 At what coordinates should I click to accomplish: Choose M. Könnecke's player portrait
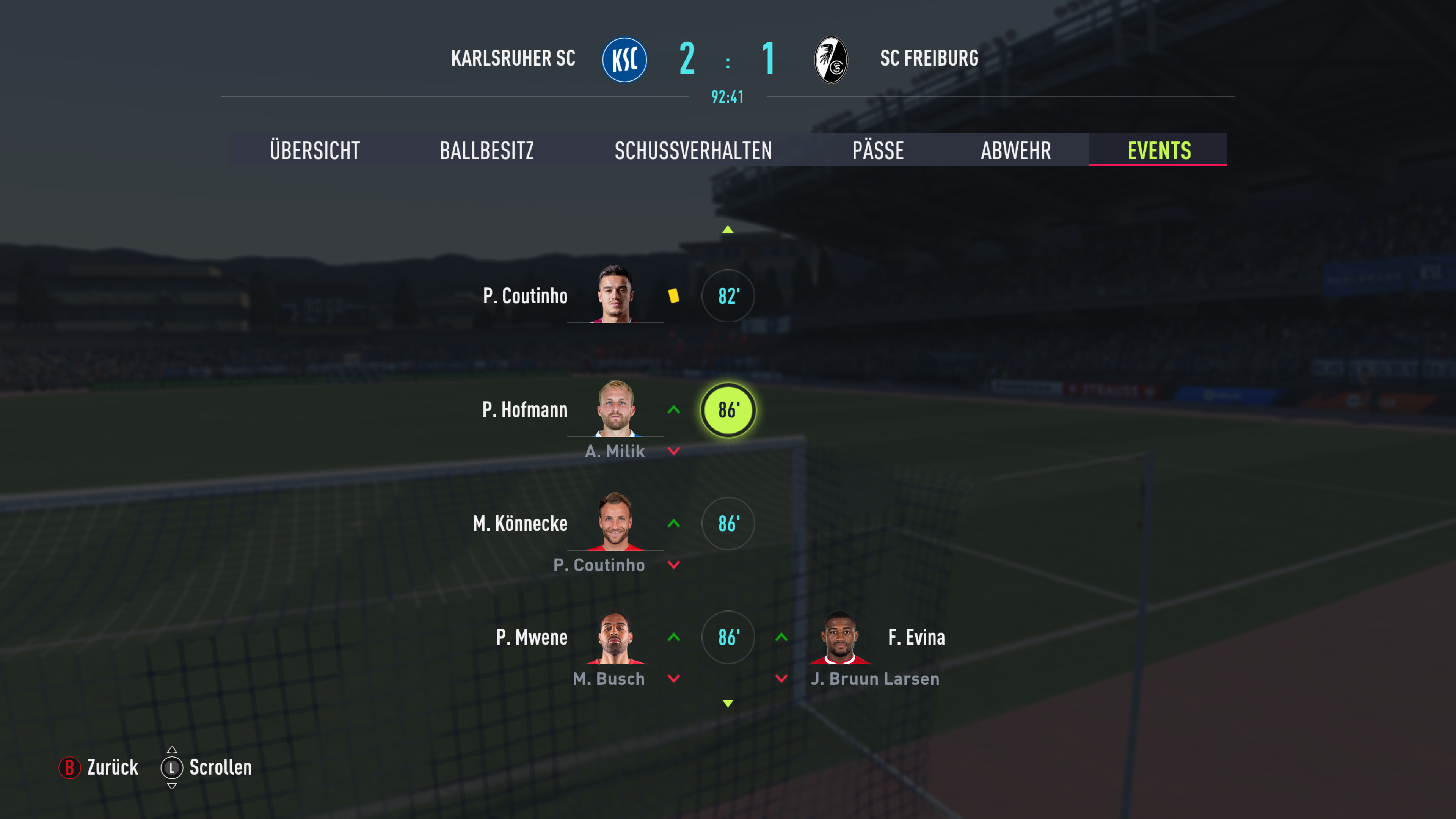[615, 522]
